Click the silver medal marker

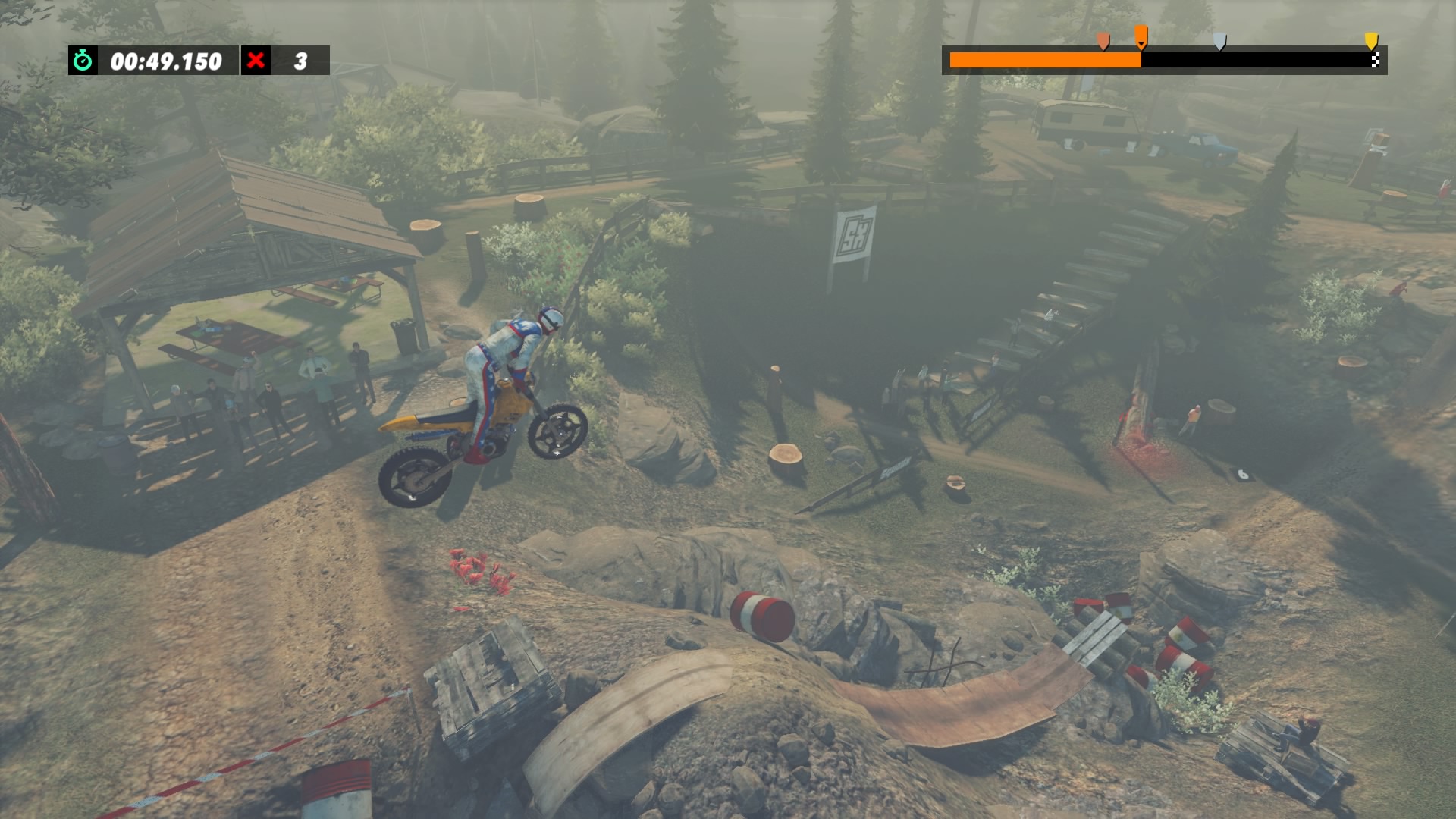[1219, 41]
